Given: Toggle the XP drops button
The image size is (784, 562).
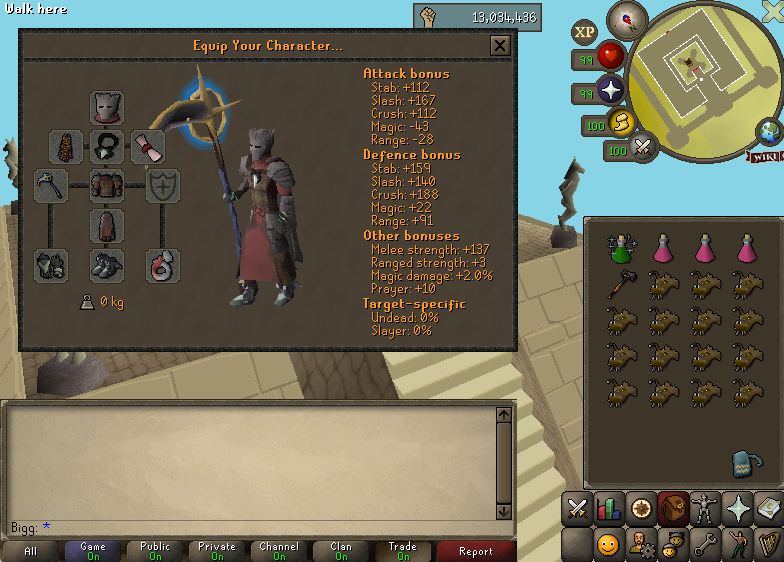Looking at the screenshot, I should [x=585, y=33].
